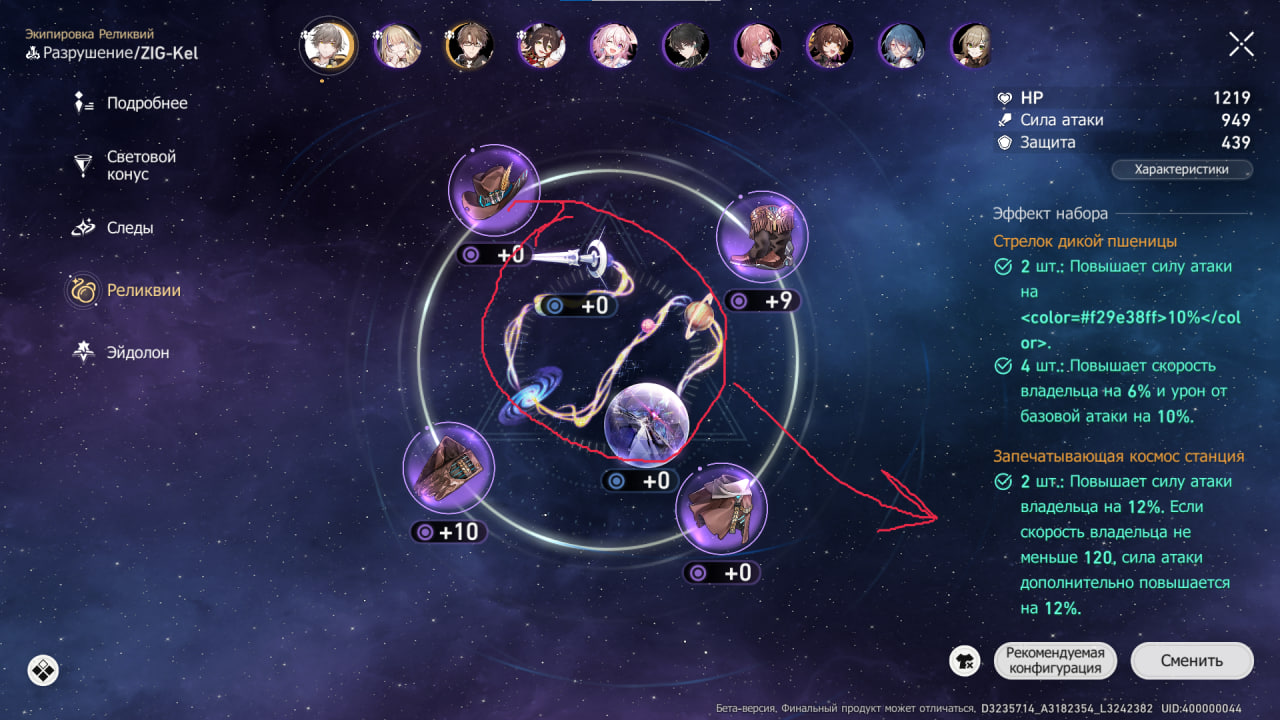The height and width of the screenshot is (720, 1280).
Task: Open the Характеристики stats panel
Action: [1183, 170]
